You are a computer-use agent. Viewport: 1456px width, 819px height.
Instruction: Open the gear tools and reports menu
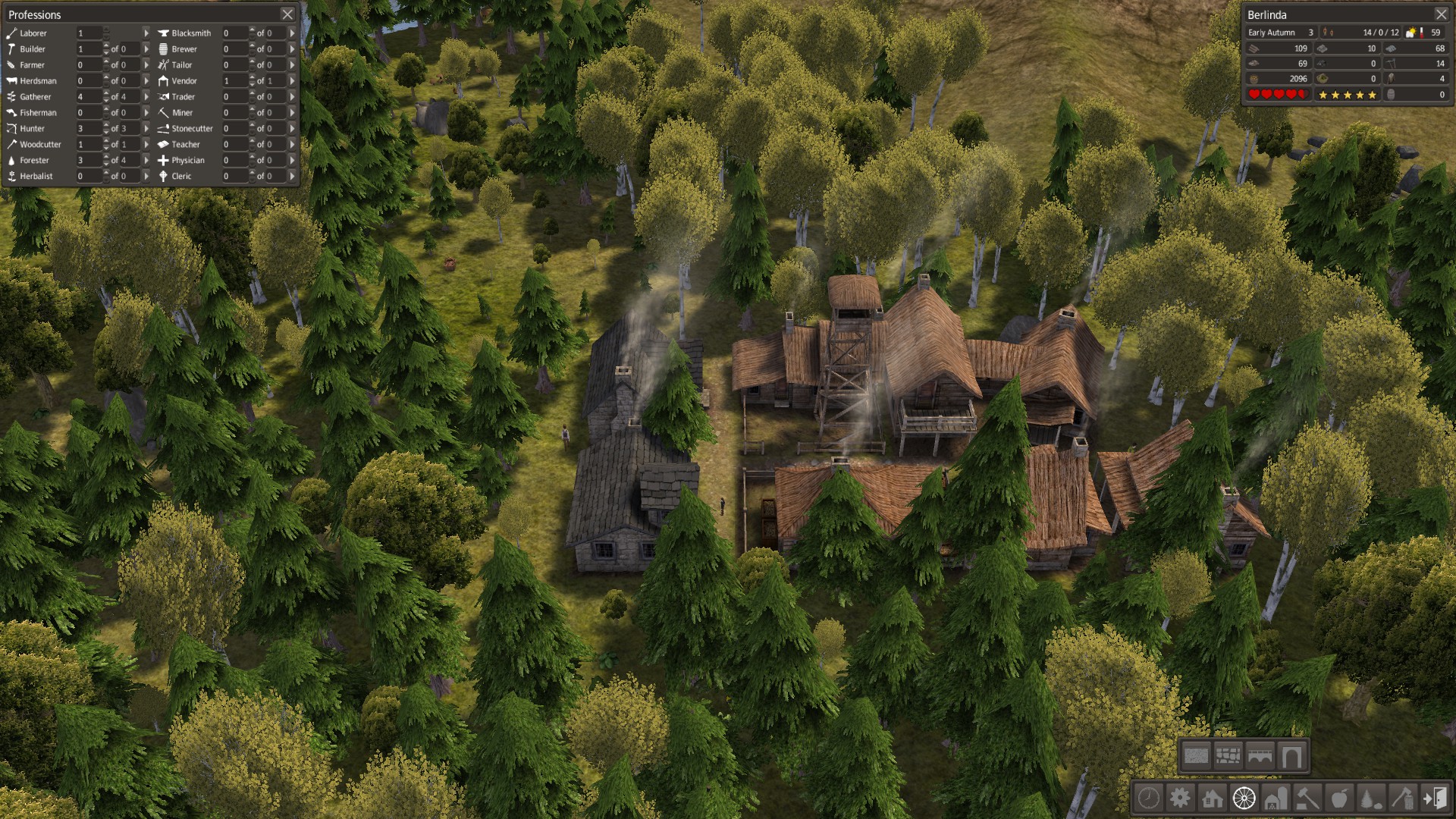click(x=1180, y=798)
